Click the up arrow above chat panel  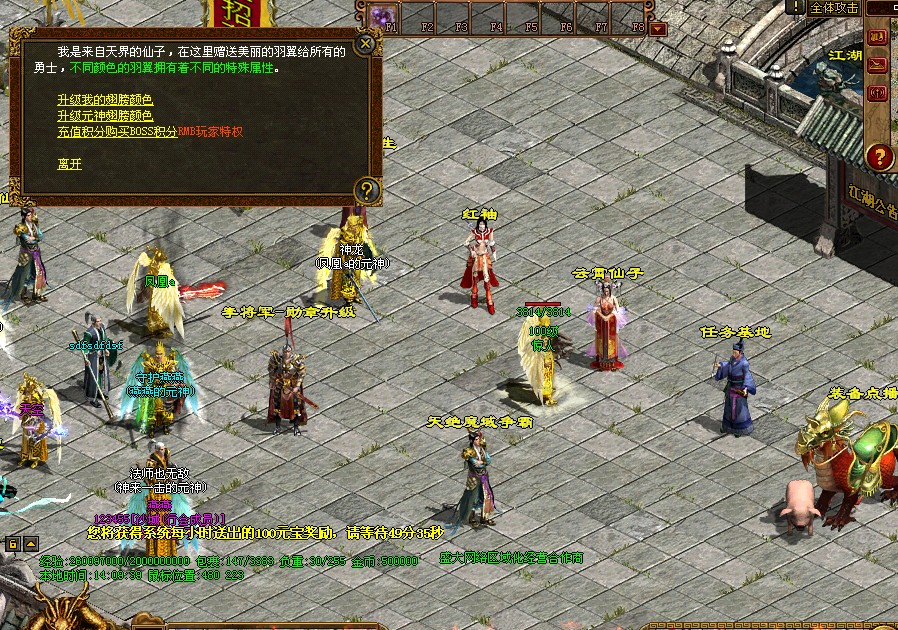[x=31, y=544]
